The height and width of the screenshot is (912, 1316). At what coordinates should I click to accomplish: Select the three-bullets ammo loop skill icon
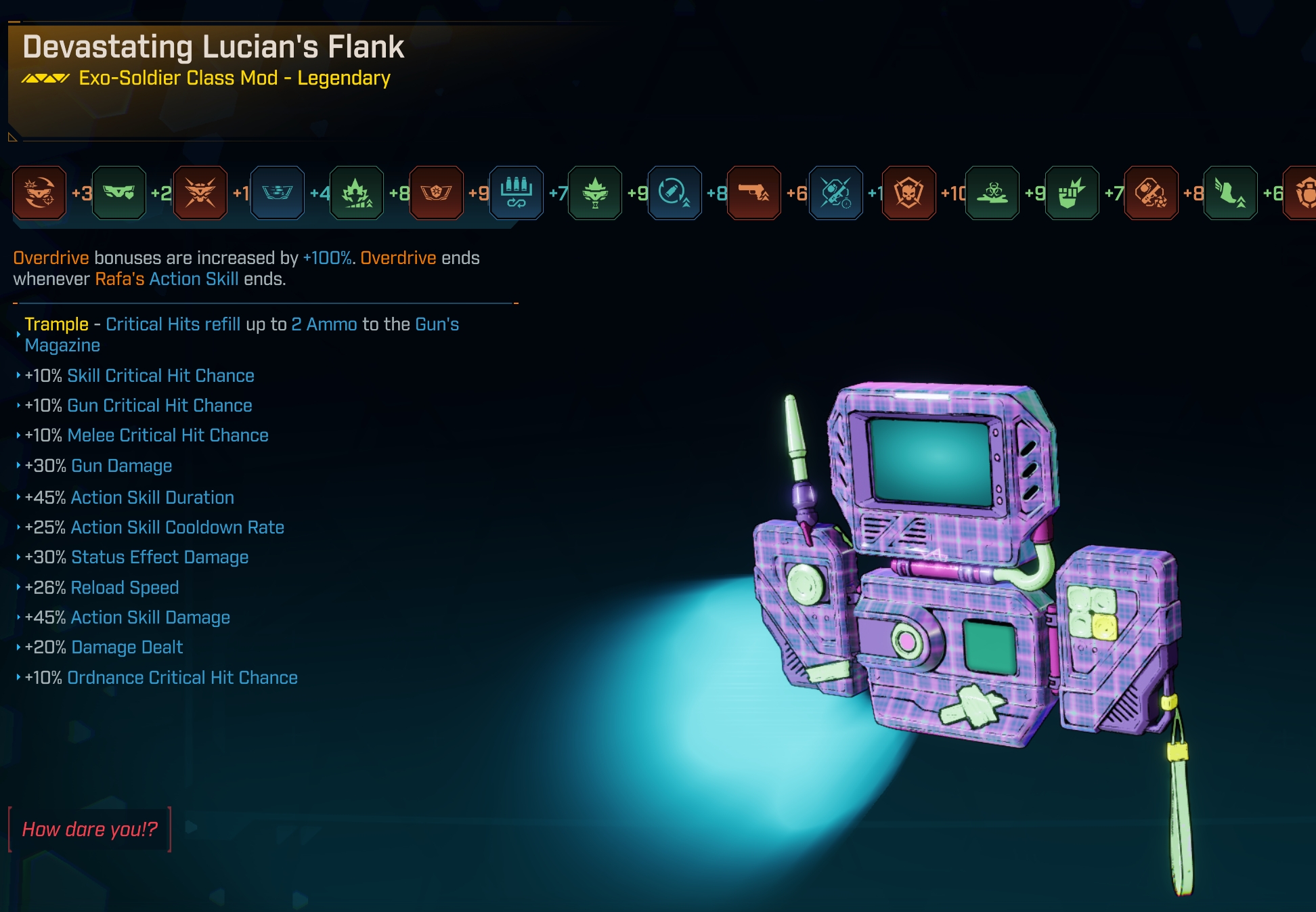pyautogui.click(x=516, y=193)
